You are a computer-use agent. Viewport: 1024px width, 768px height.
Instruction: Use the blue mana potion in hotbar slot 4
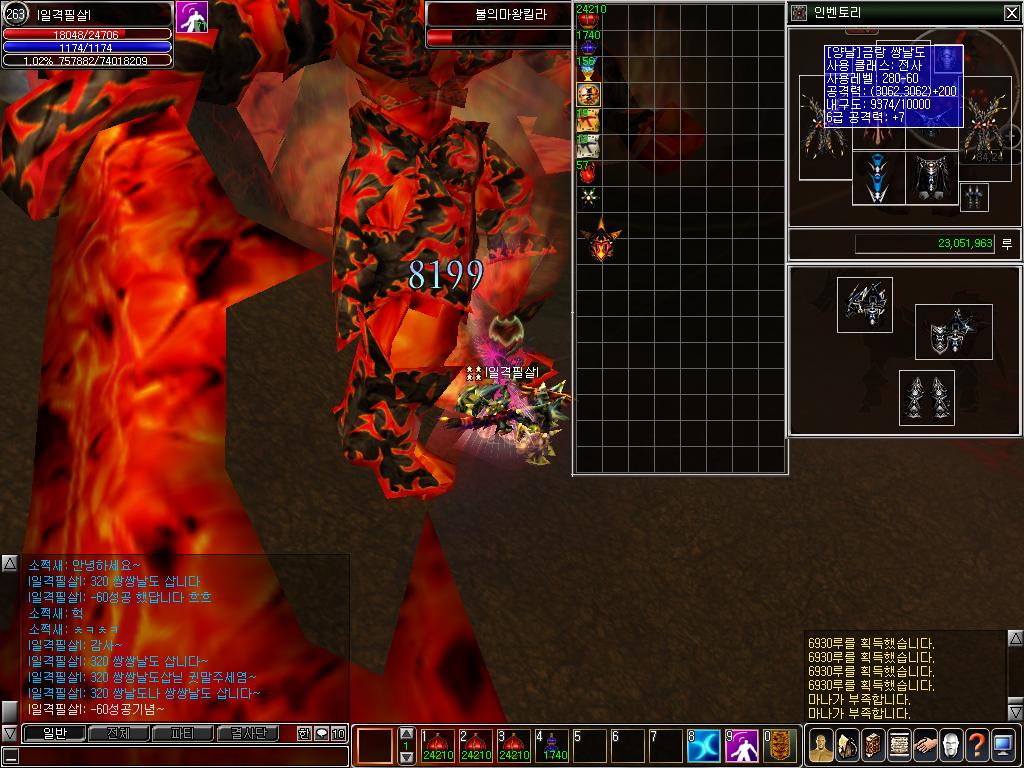point(552,746)
